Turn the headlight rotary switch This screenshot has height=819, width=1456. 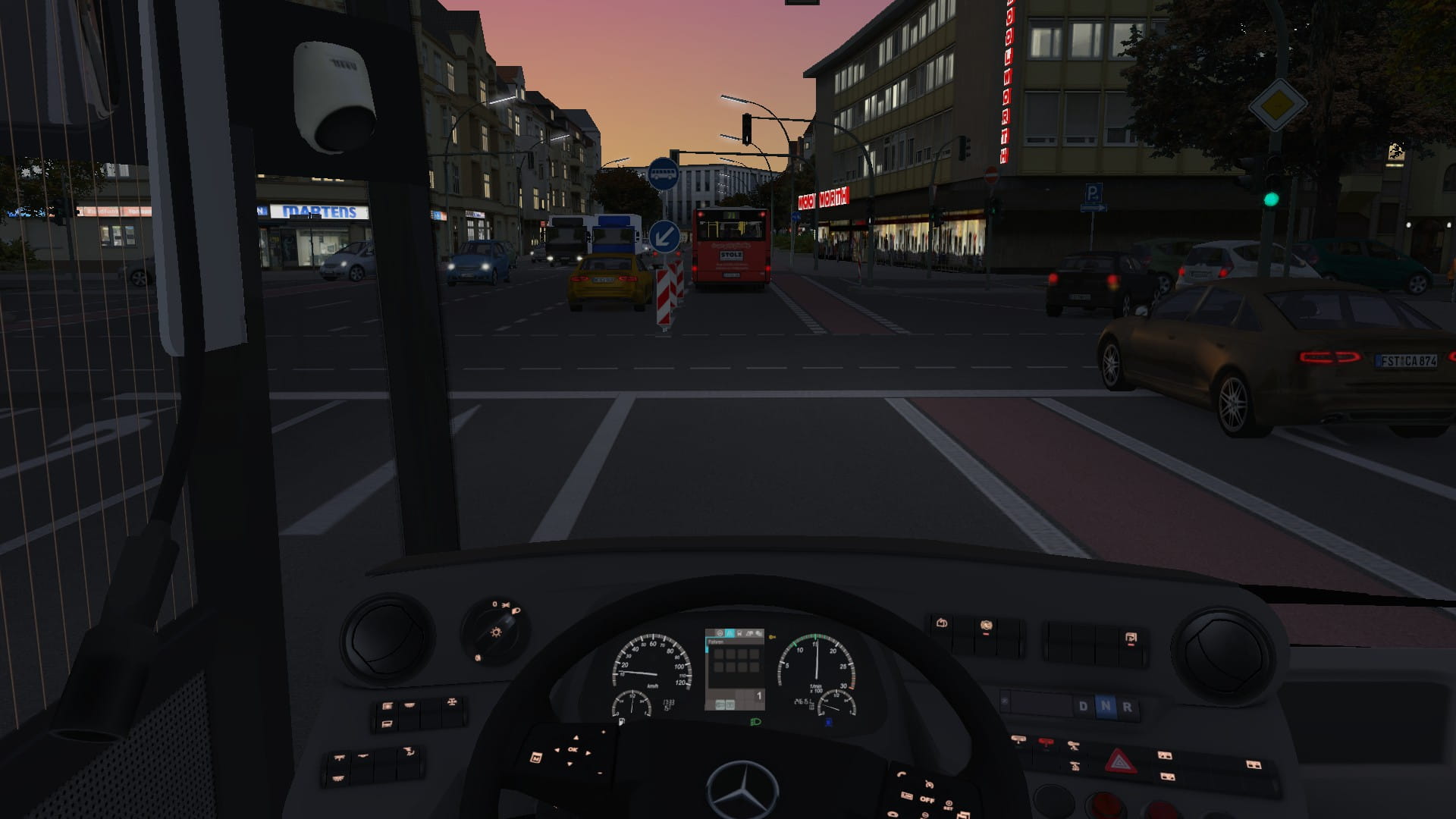[497, 630]
